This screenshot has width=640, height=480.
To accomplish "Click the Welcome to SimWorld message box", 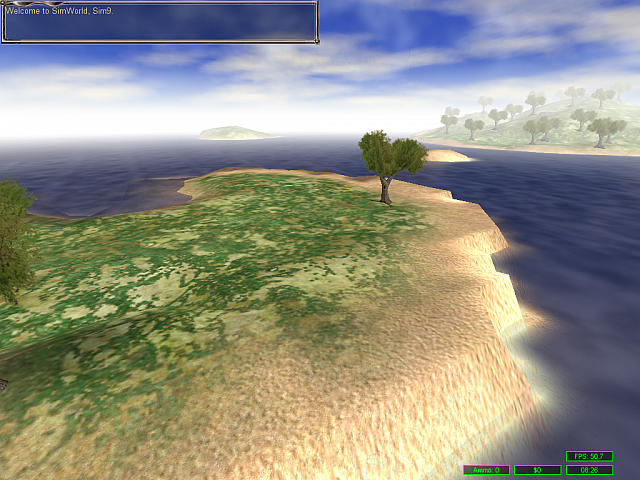I will click(x=159, y=22).
